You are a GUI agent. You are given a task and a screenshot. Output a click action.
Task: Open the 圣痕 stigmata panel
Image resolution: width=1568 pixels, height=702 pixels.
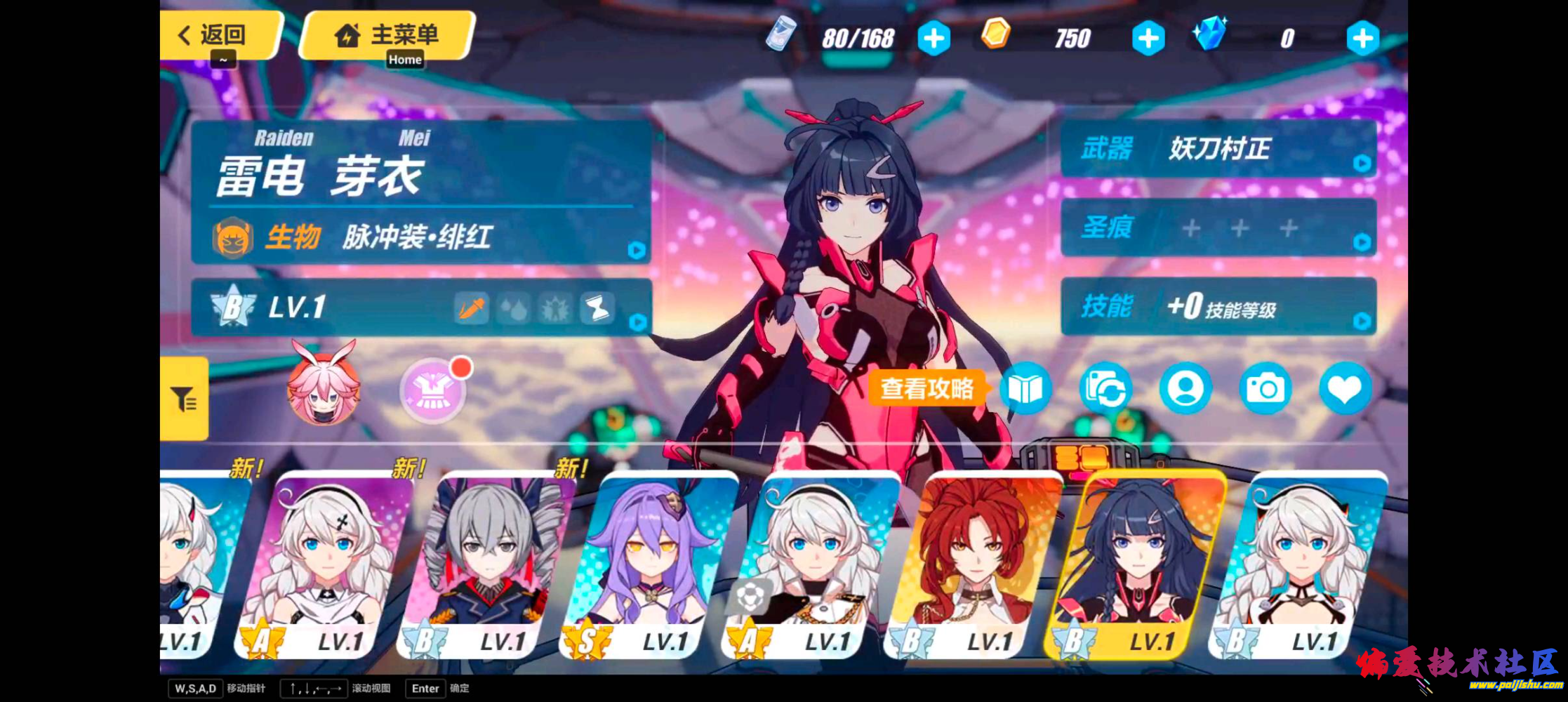pyautogui.click(x=1218, y=227)
